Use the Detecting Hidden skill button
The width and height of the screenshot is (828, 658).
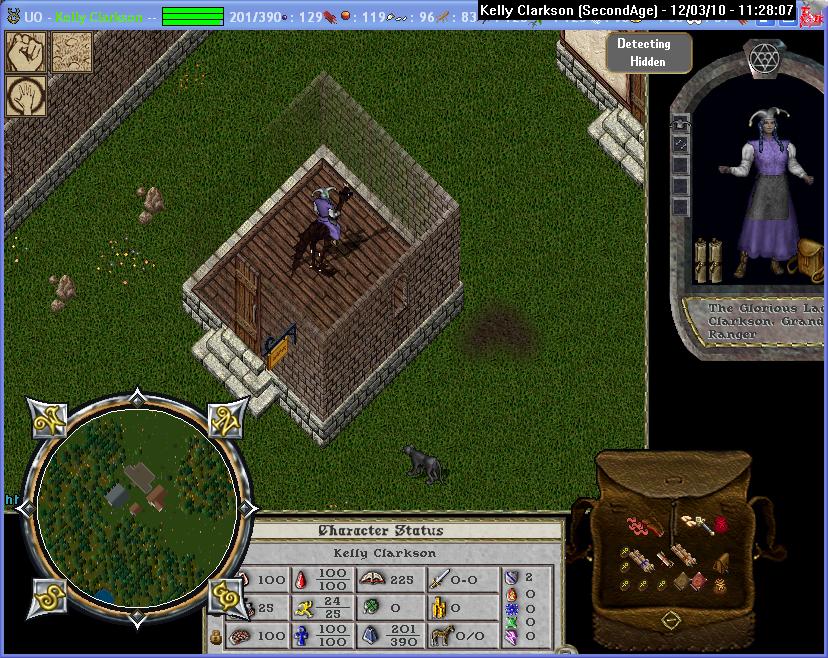[x=642, y=53]
